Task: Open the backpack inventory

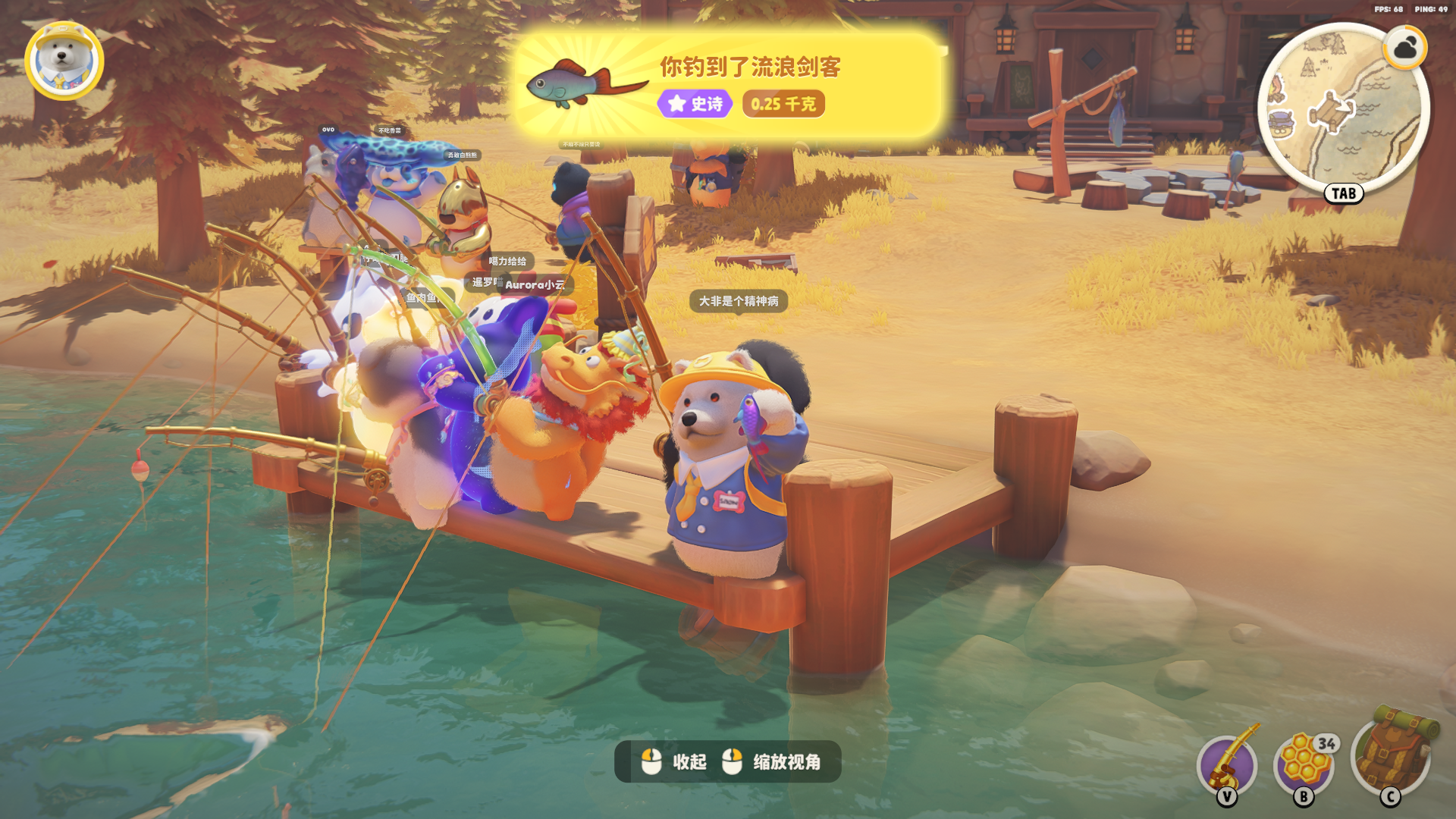Action: 1391,755
